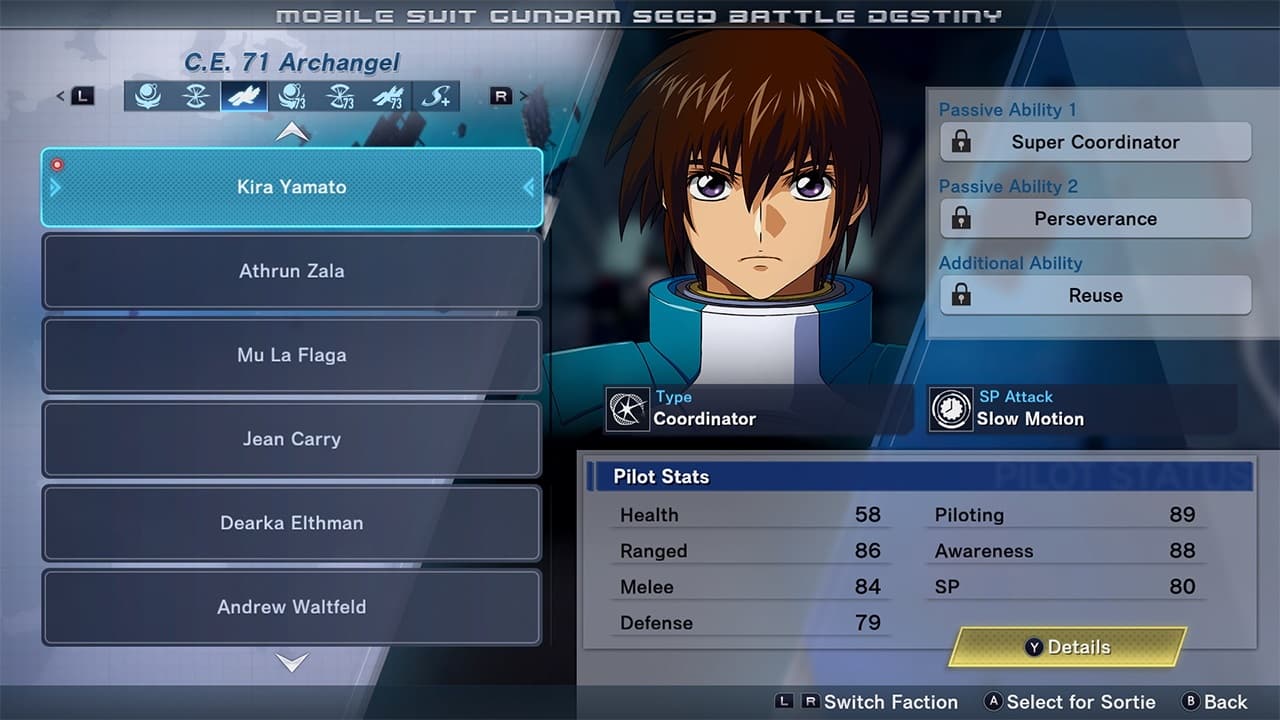The width and height of the screenshot is (1280, 720).
Task: Open the C.E. 73 Earth Alliance faction icon
Action: tap(293, 96)
